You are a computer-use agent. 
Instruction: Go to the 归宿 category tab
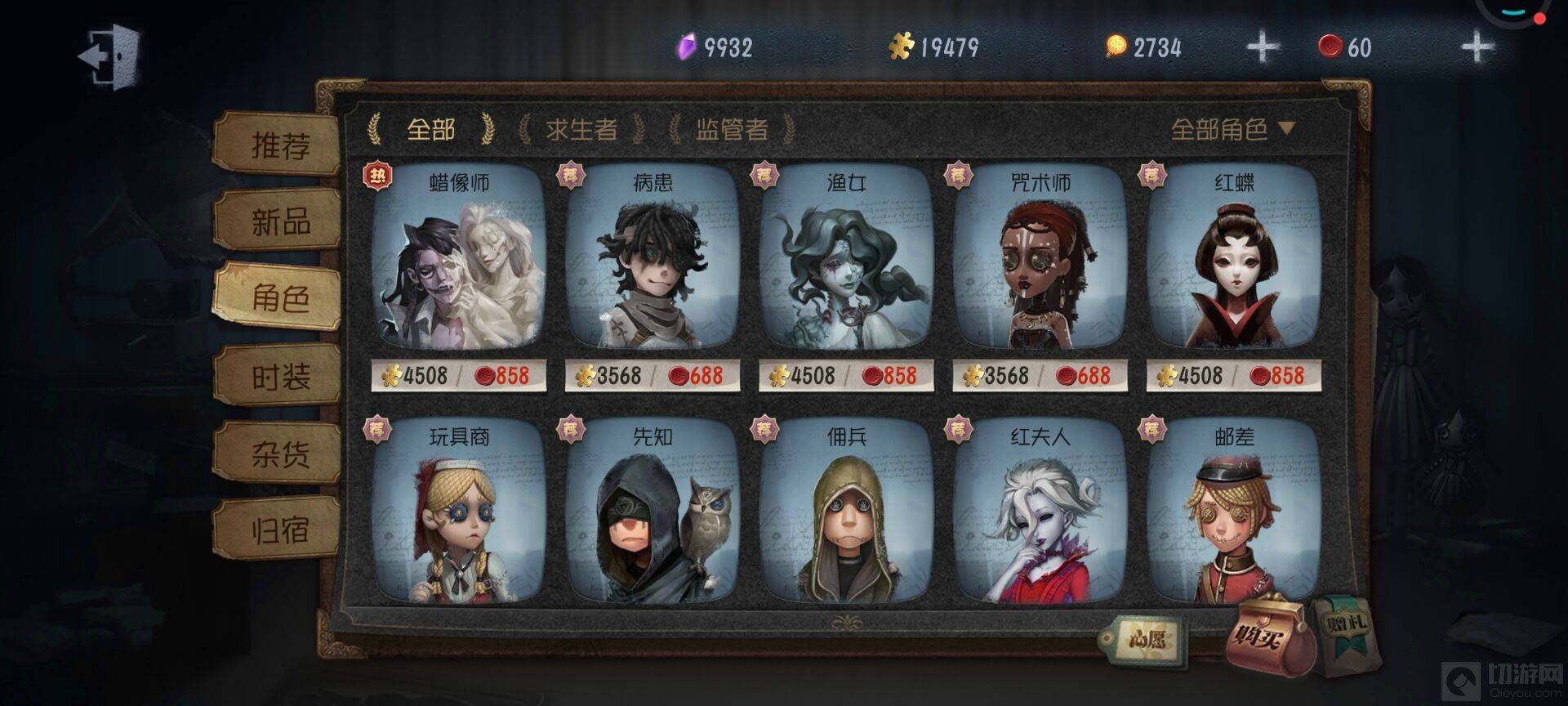(279, 531)
